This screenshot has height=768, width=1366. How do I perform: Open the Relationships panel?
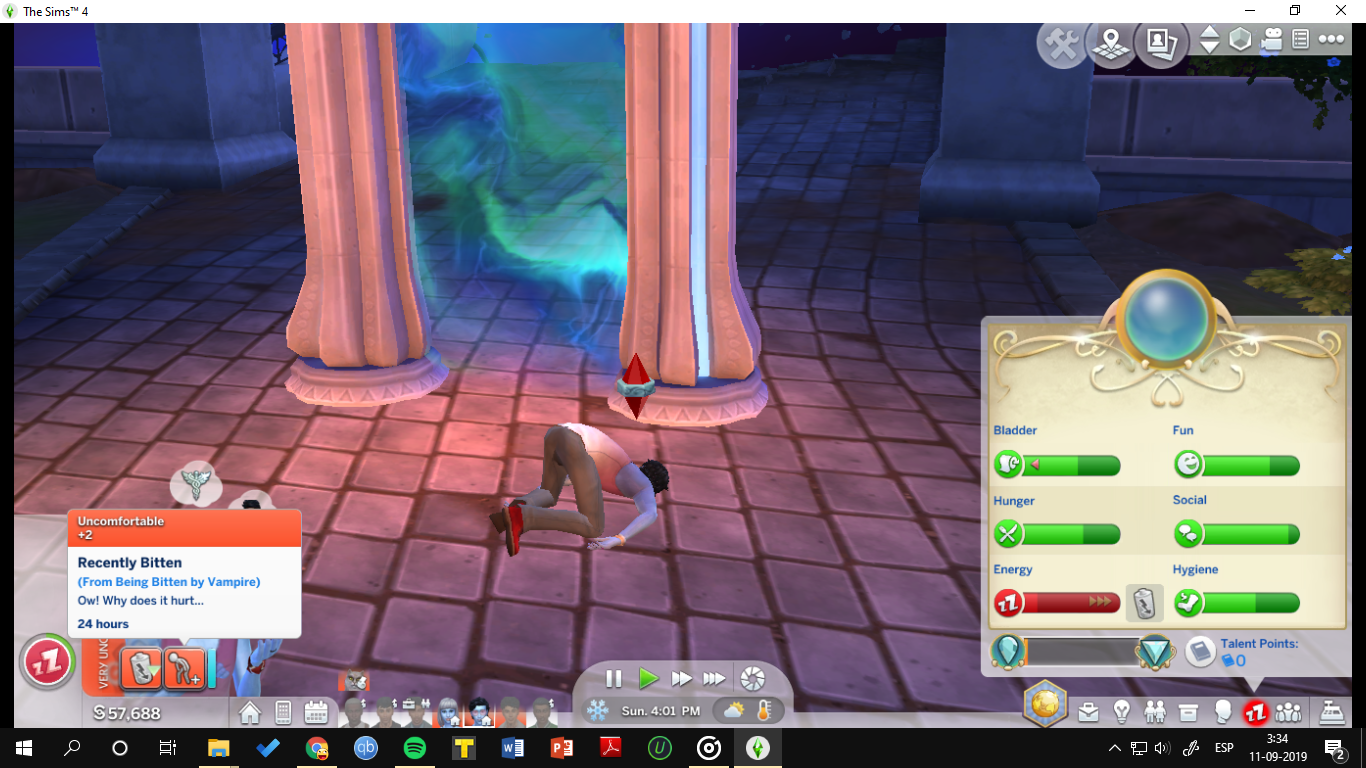(x=1156, y=710)
